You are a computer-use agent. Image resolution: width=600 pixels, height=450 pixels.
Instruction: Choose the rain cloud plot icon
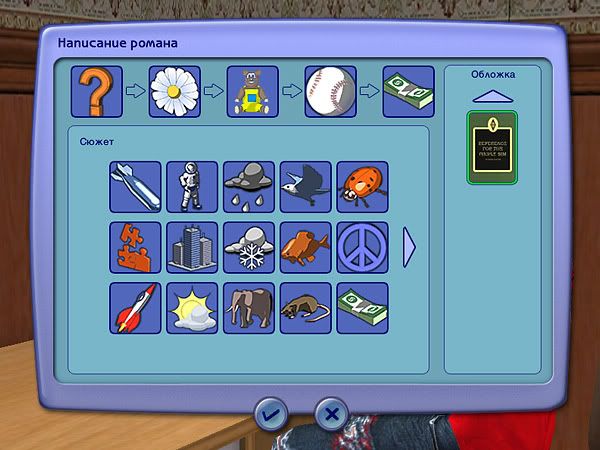[248, 186]
